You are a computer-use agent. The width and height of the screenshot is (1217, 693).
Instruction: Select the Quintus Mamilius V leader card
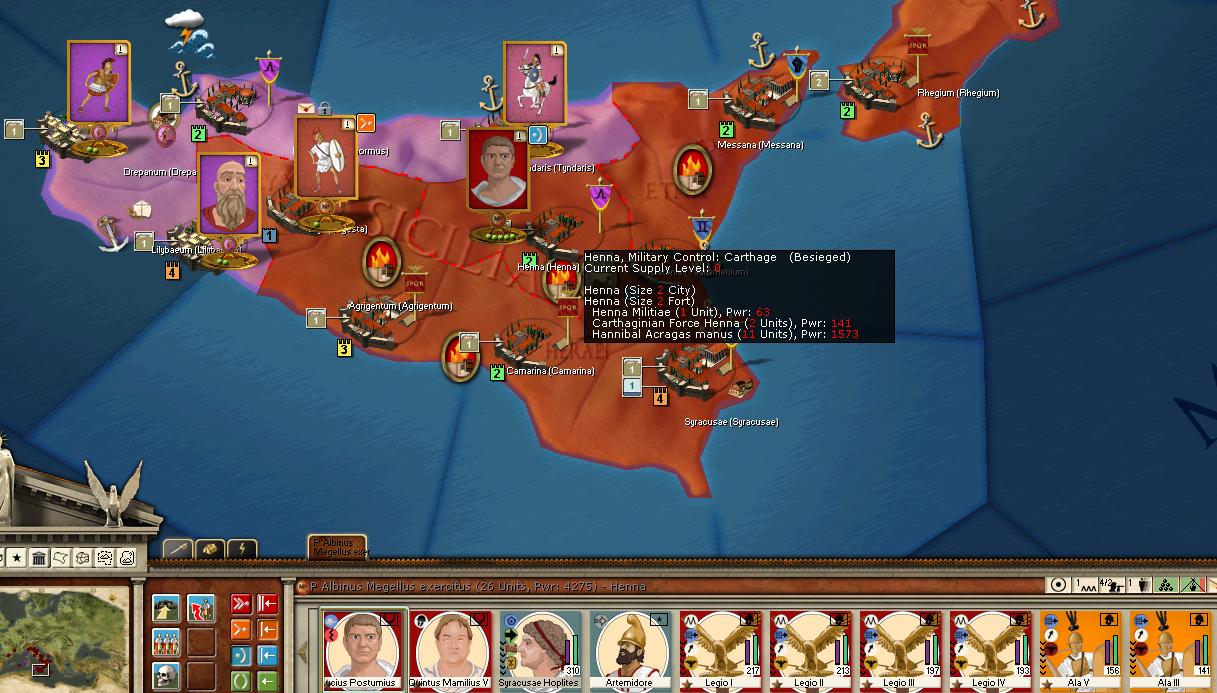coord(452,650)
